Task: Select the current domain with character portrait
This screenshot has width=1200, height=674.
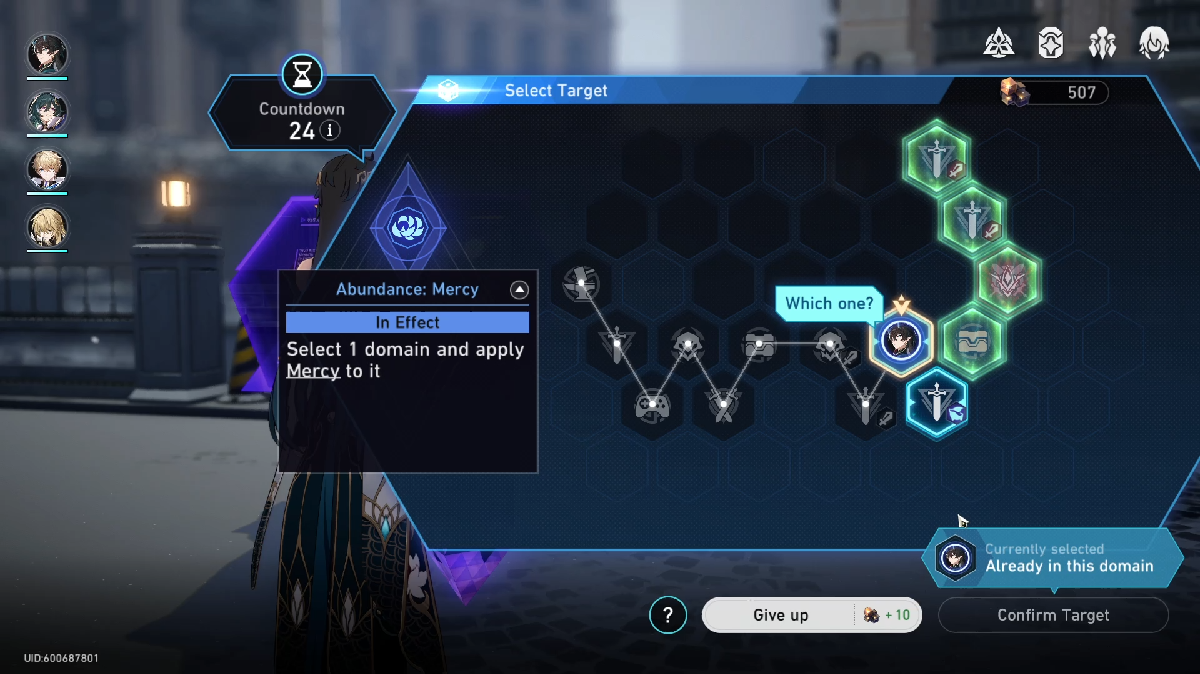Action: click(902, 340)
